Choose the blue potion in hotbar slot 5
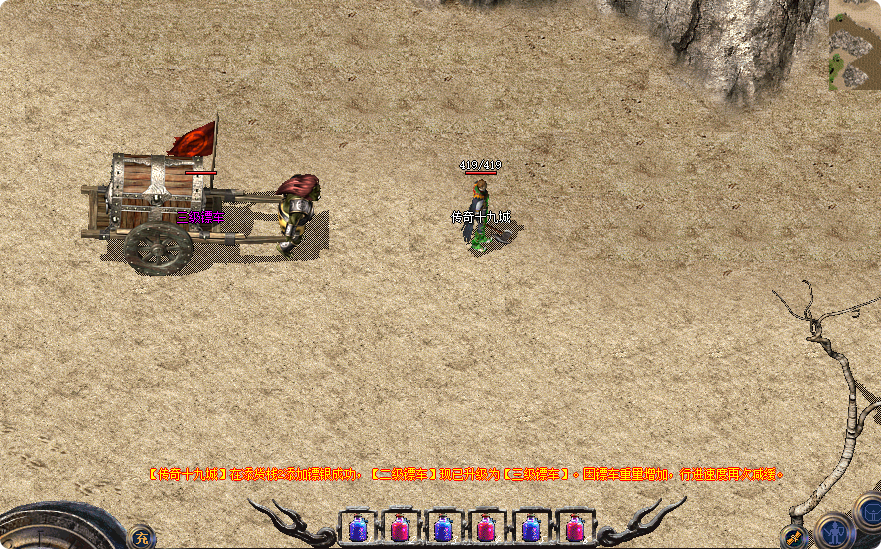The image size is (881, 549). (530, 527)
